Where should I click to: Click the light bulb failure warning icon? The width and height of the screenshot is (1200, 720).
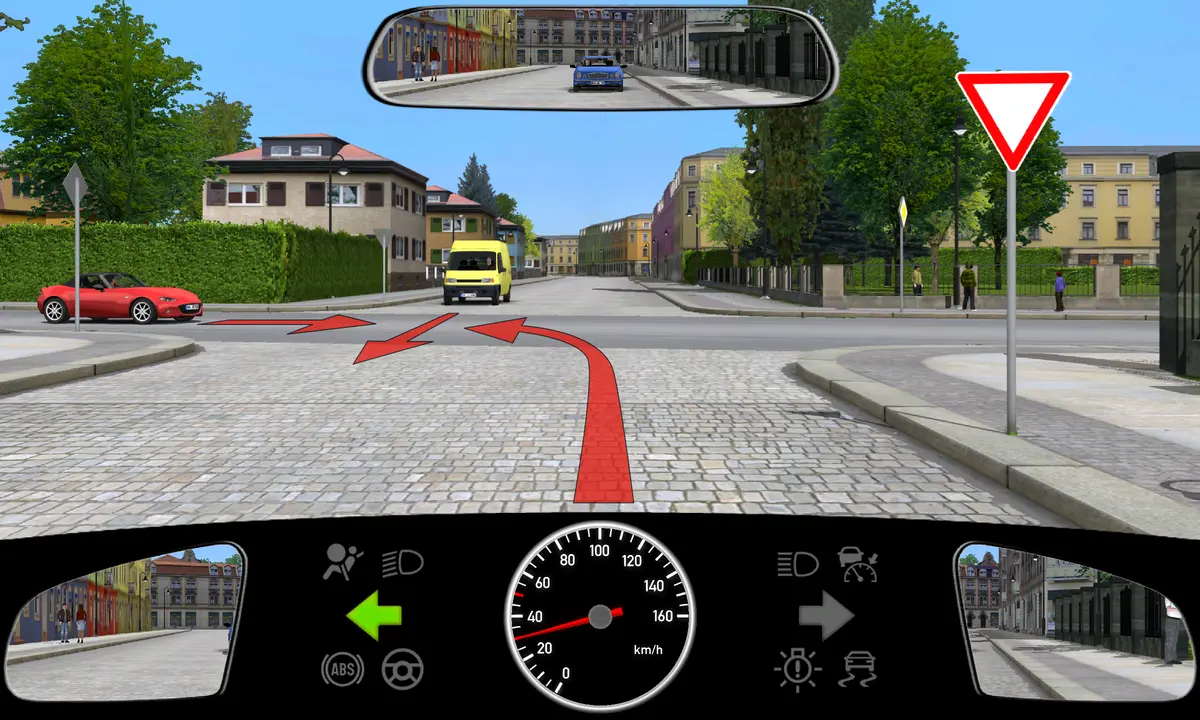(797, 668)
